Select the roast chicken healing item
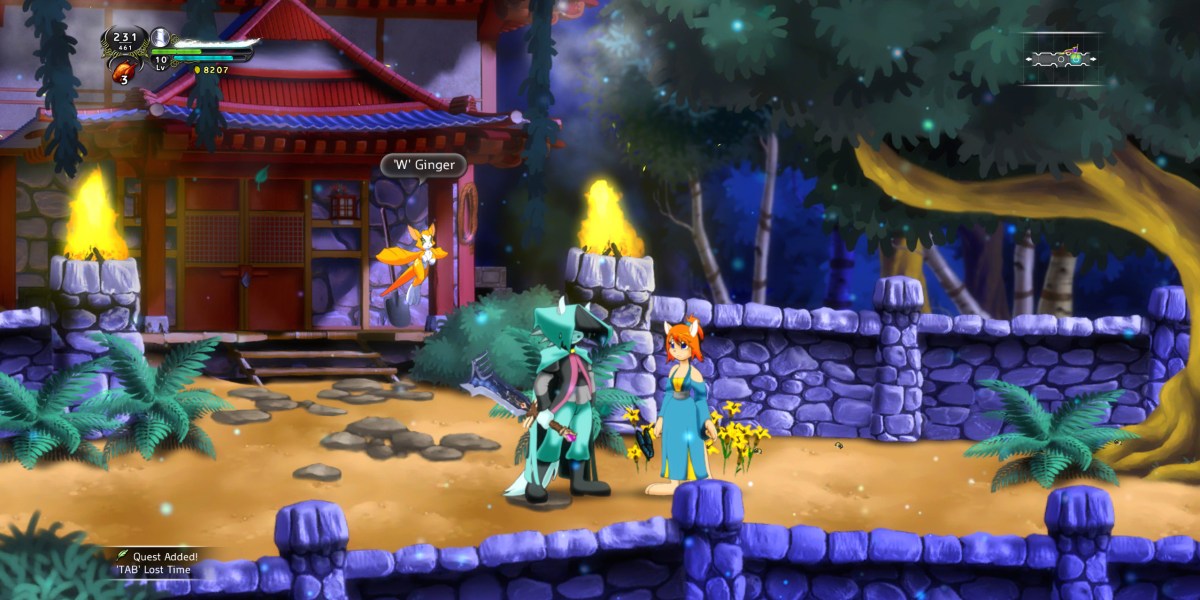Screen dimensions: 1200x600 [124, 70]
